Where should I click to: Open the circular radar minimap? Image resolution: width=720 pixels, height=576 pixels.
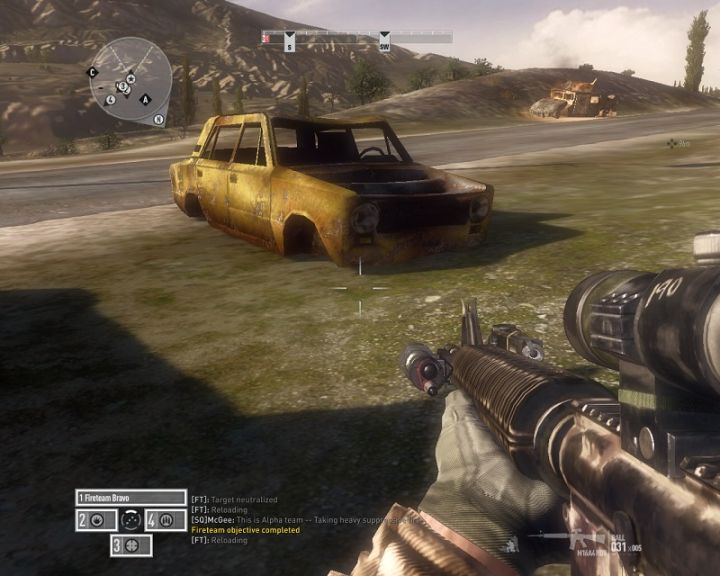[x=130, y=79]
